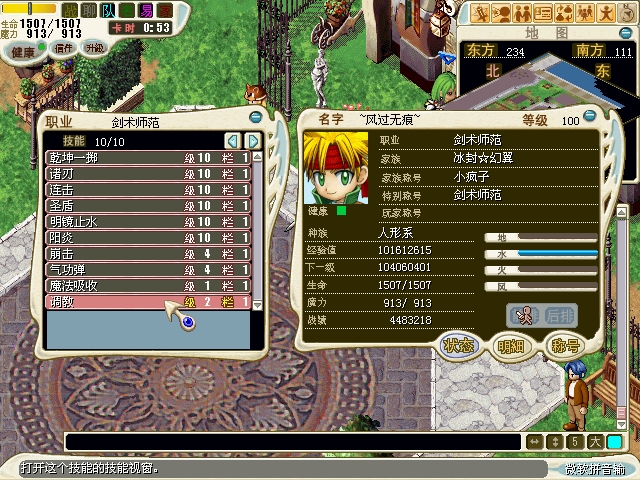Switch to the 明细 details tab

tap(511, 347)
